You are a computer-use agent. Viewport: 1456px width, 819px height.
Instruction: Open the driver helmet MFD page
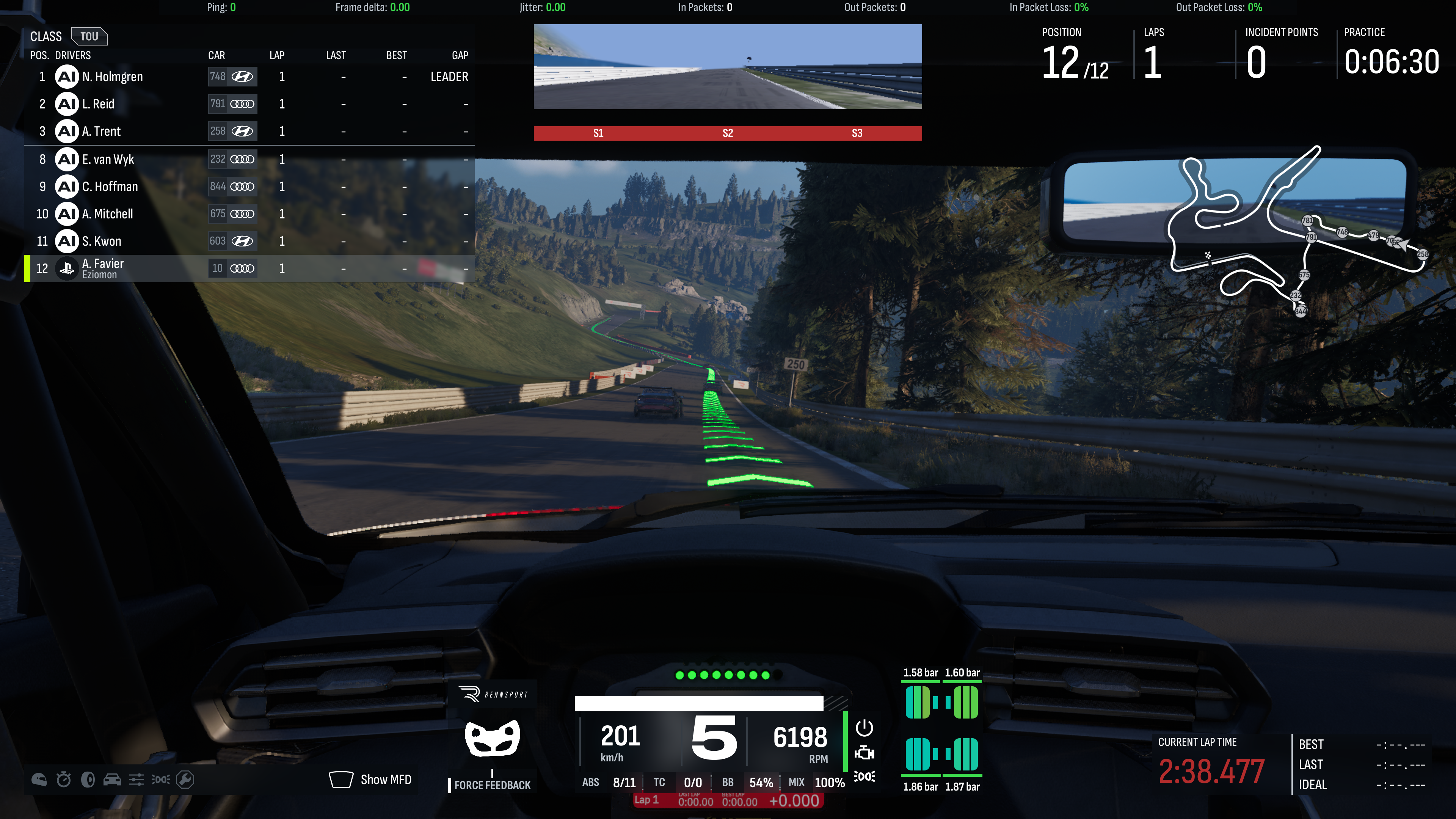pyautogui.click(x=39, y=780)
